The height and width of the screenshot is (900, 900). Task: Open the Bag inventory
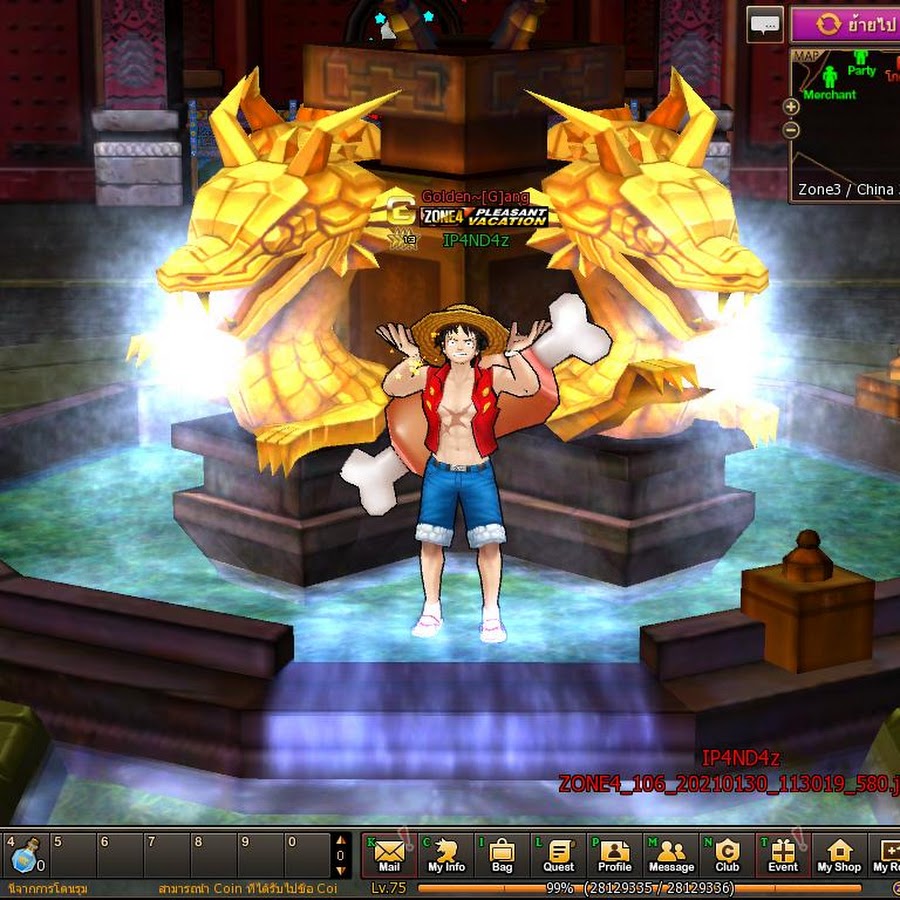[502, 855]
